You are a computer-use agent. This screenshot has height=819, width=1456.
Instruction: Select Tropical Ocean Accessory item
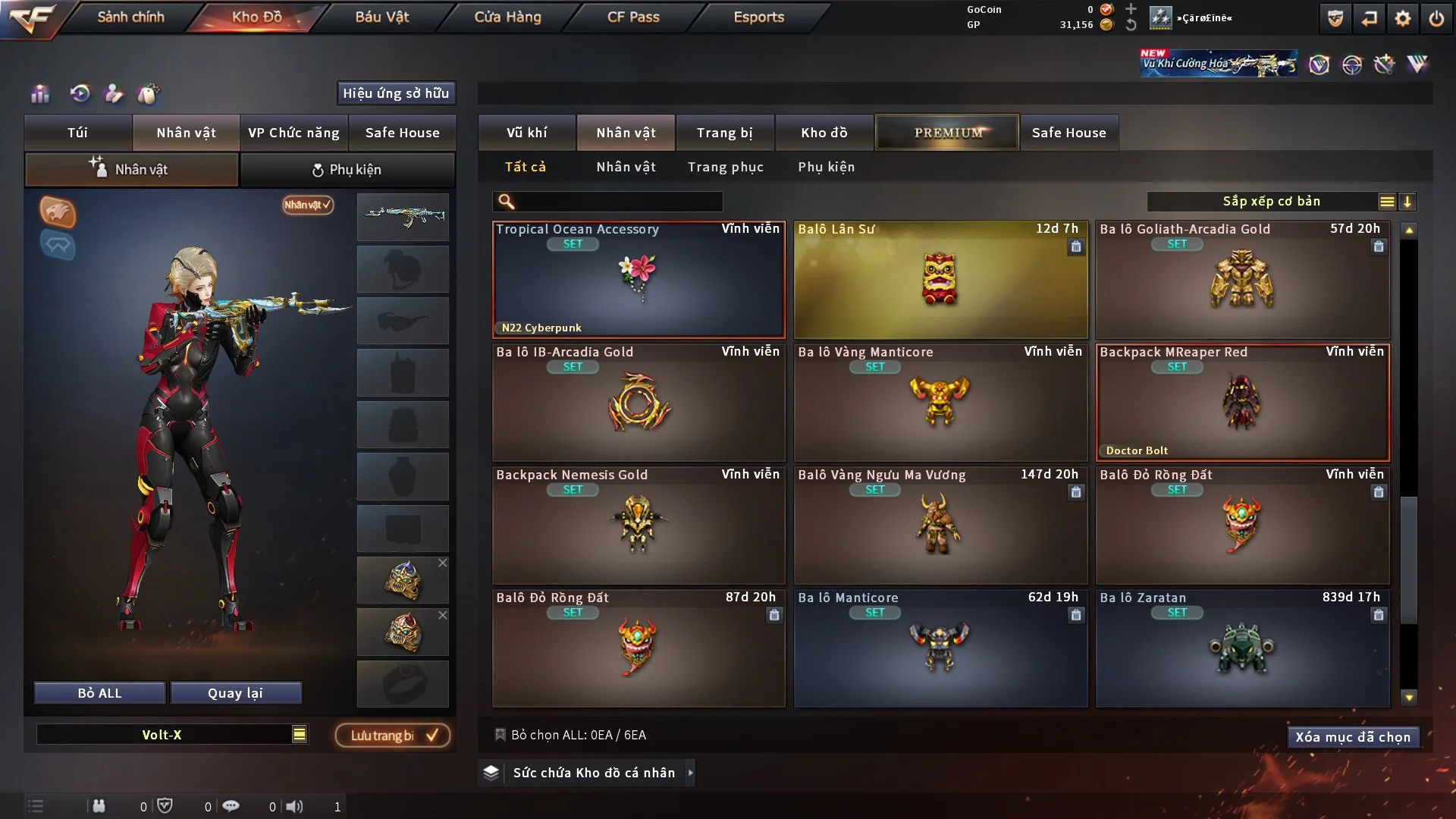(639, 280)
